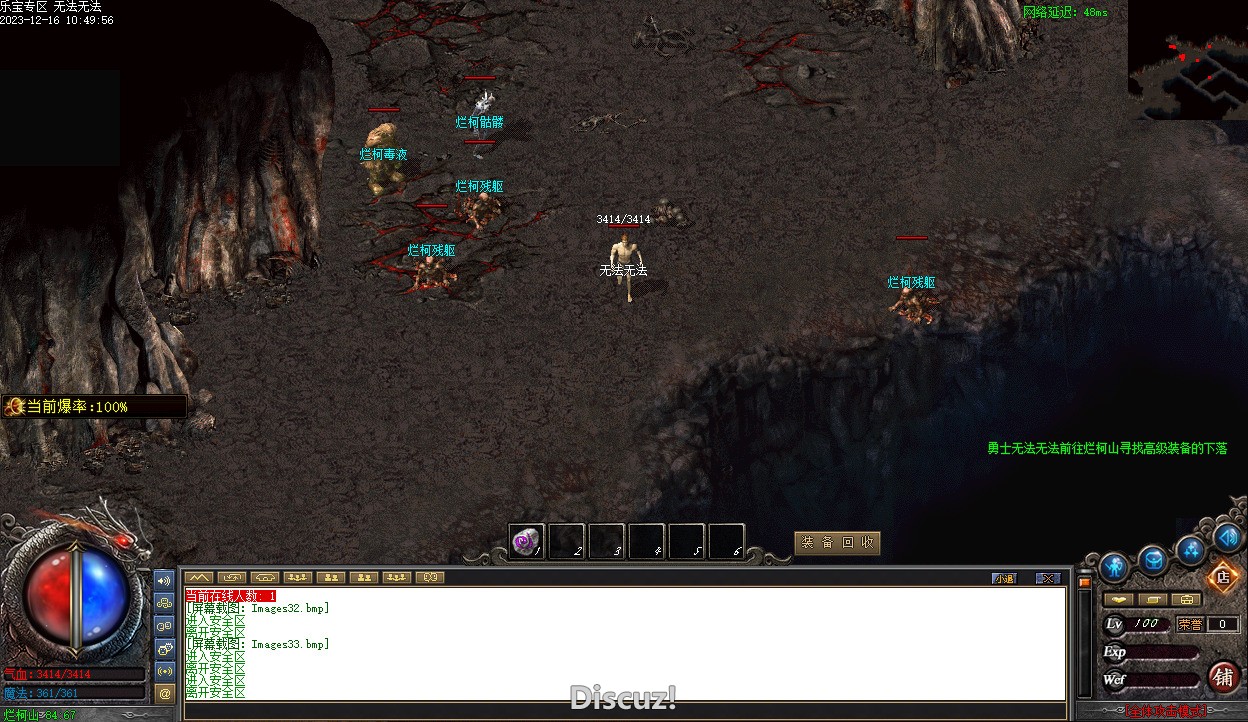Click the 荣誉 honor label
Image resolution: width=1248 pixels, height=722 pixels.
point(1189,624)
